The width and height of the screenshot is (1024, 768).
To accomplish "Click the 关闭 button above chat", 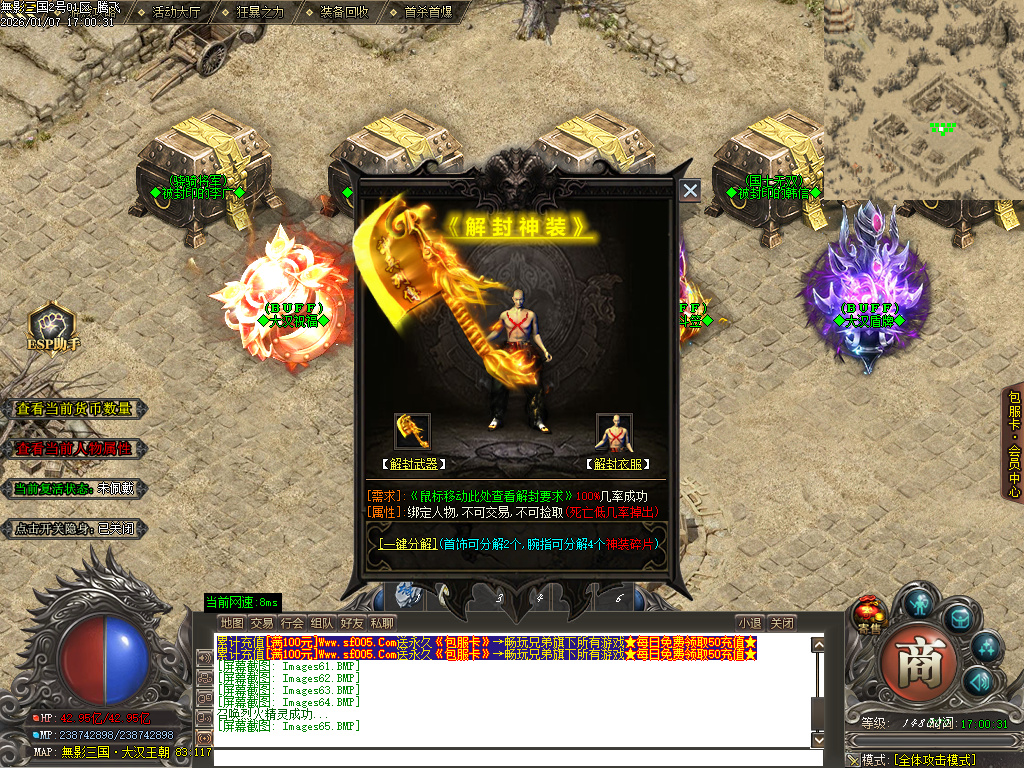I will click(x=783, y=623).
